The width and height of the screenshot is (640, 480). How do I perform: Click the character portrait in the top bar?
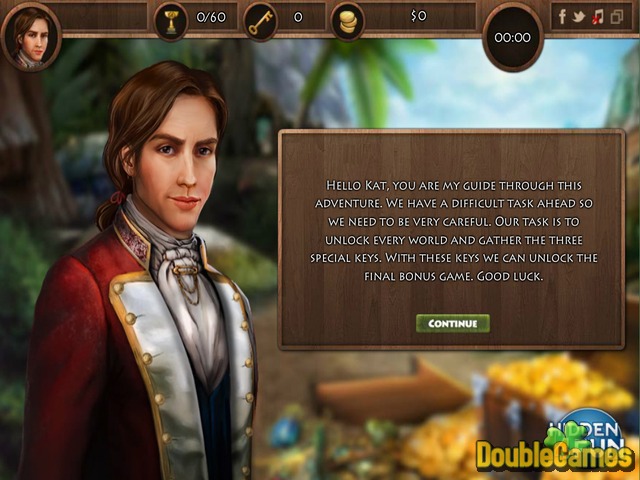[x=31, y=37]
